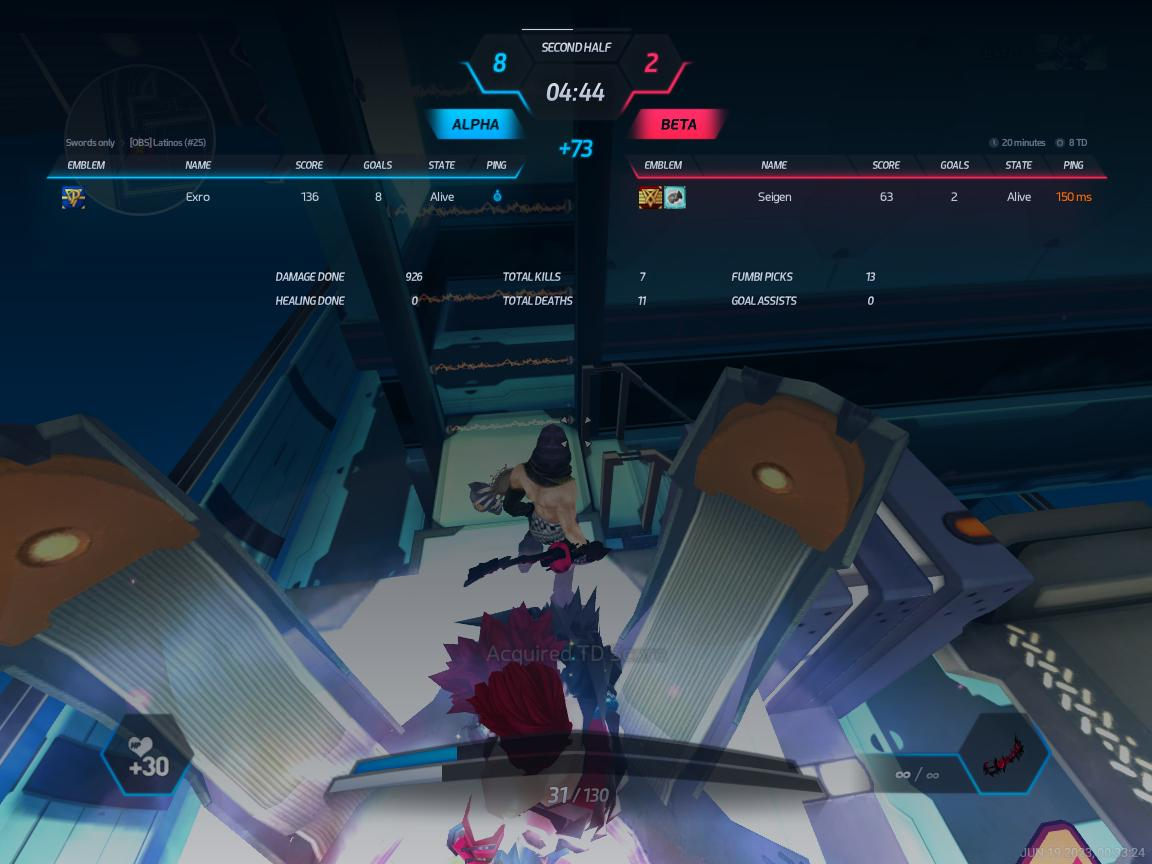This screenshot has width=1152, height=864.
Task: Click the HP heart +30 icon
Action: 148,758
